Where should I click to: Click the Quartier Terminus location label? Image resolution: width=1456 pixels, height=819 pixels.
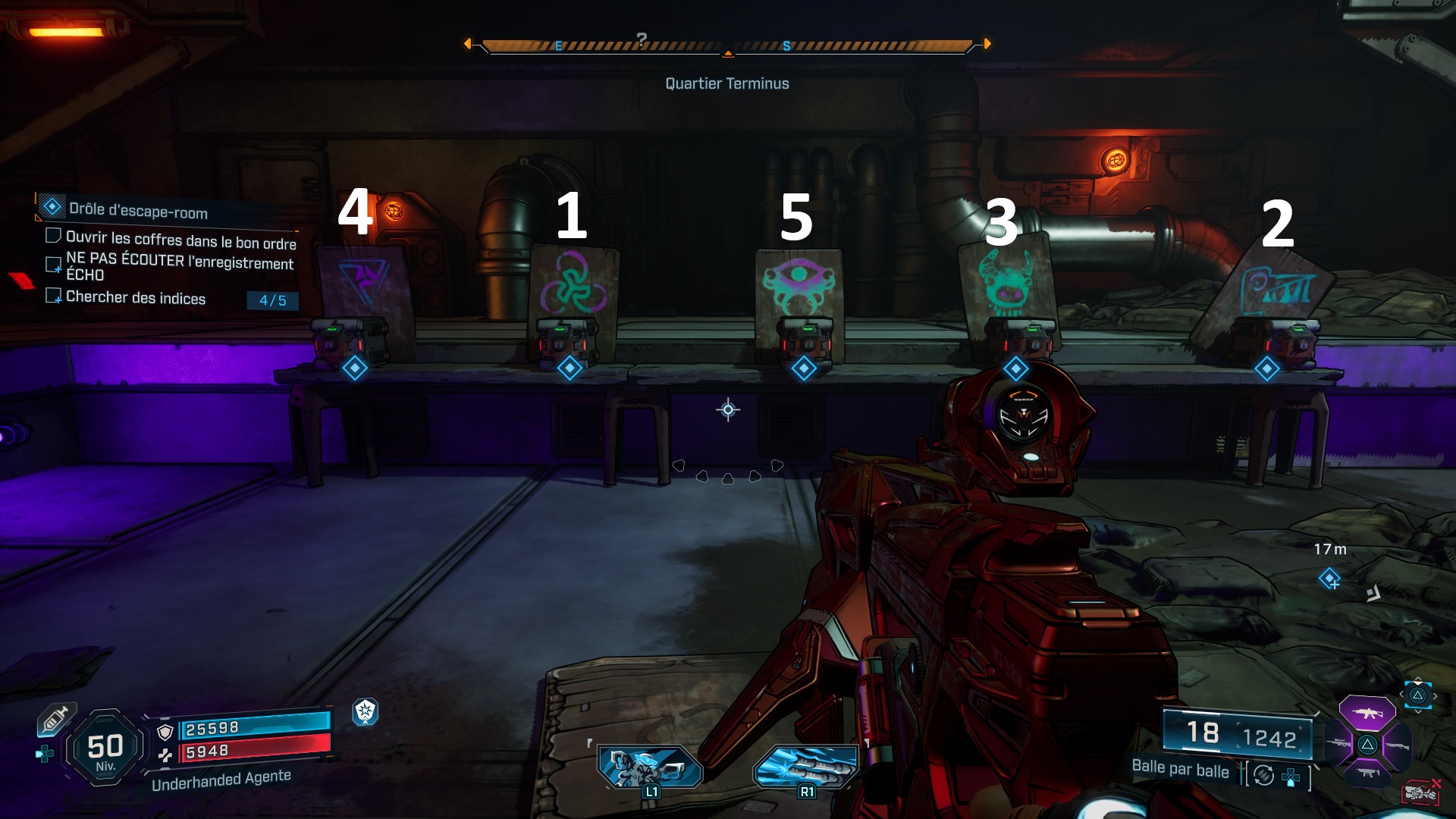727,83
